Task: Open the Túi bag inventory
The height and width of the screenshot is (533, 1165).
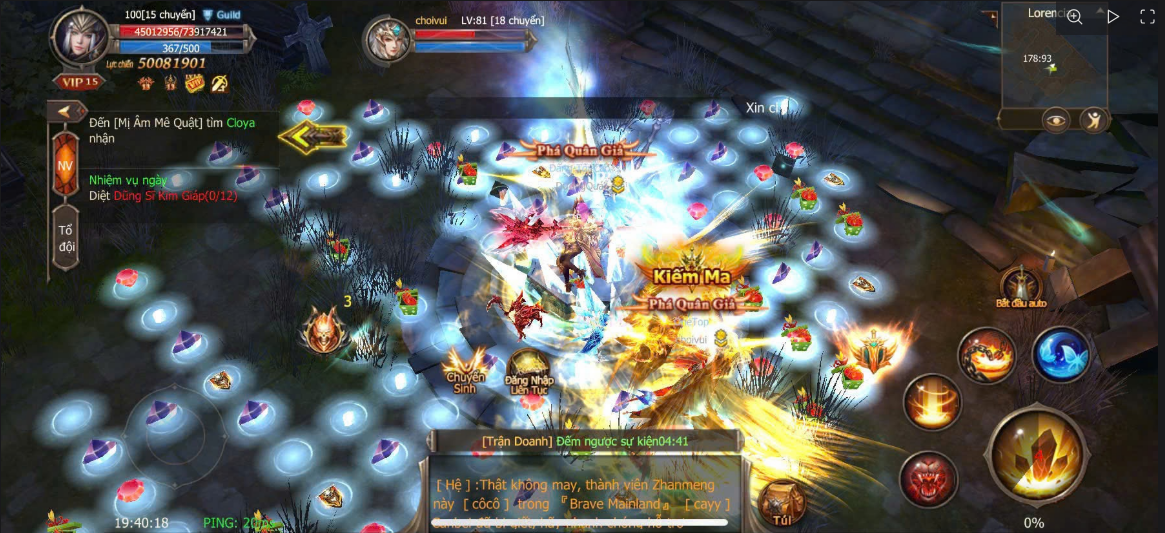Action: click(783, 503)
